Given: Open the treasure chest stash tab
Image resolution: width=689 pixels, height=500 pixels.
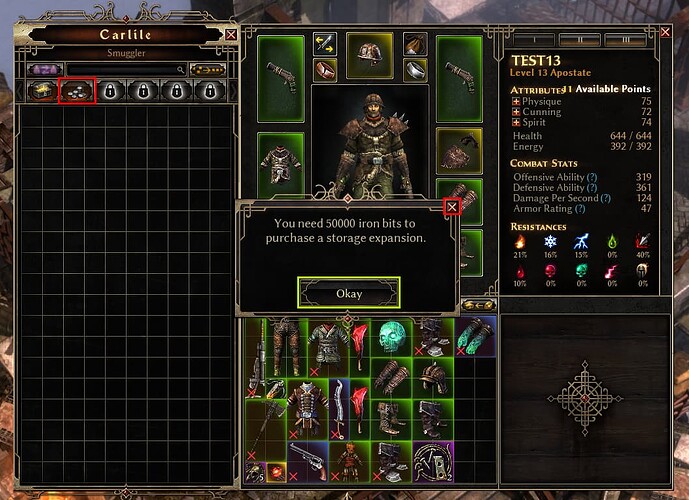Looking at the screenshot, I should coord(42,90).
